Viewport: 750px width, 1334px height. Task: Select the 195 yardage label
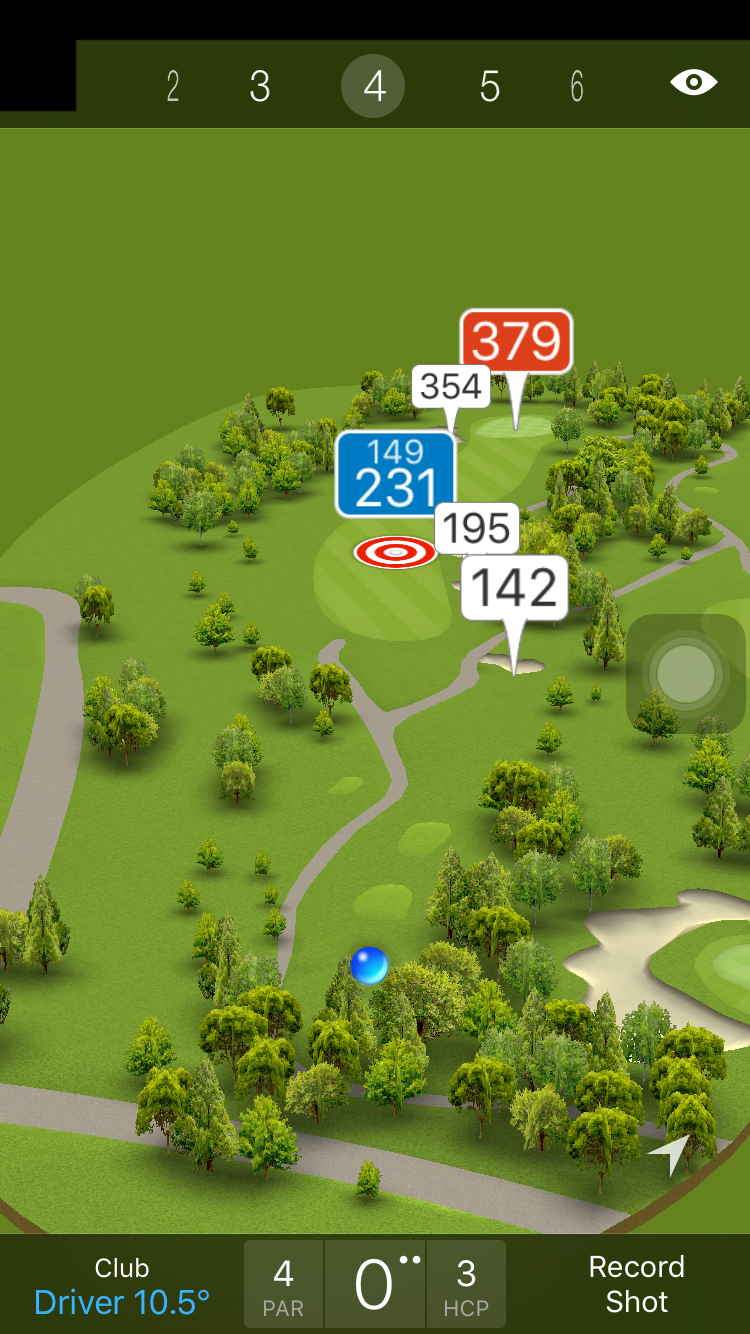point(477,527)
